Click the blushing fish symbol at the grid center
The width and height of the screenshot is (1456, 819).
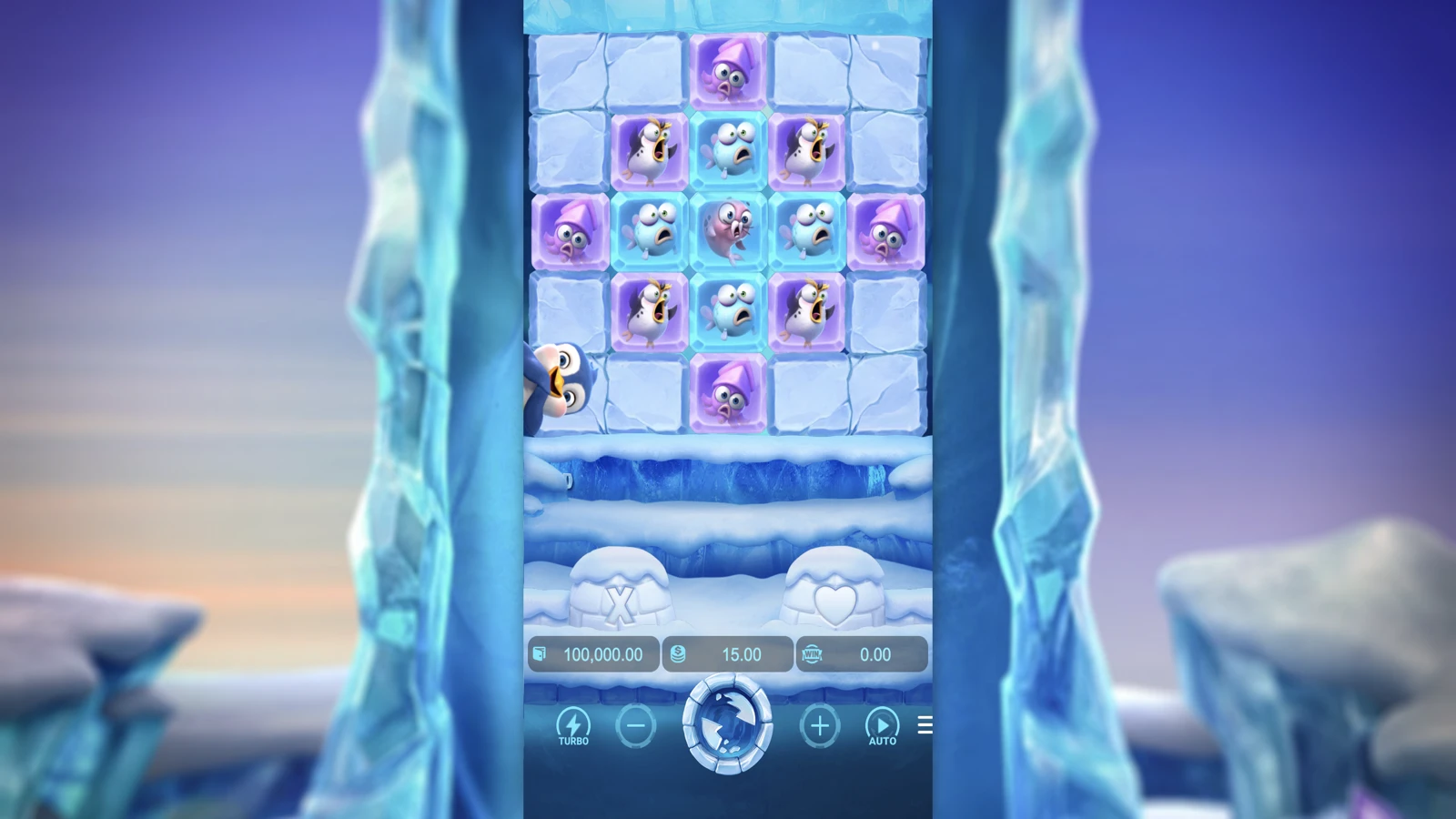click(x=727, y=229)
